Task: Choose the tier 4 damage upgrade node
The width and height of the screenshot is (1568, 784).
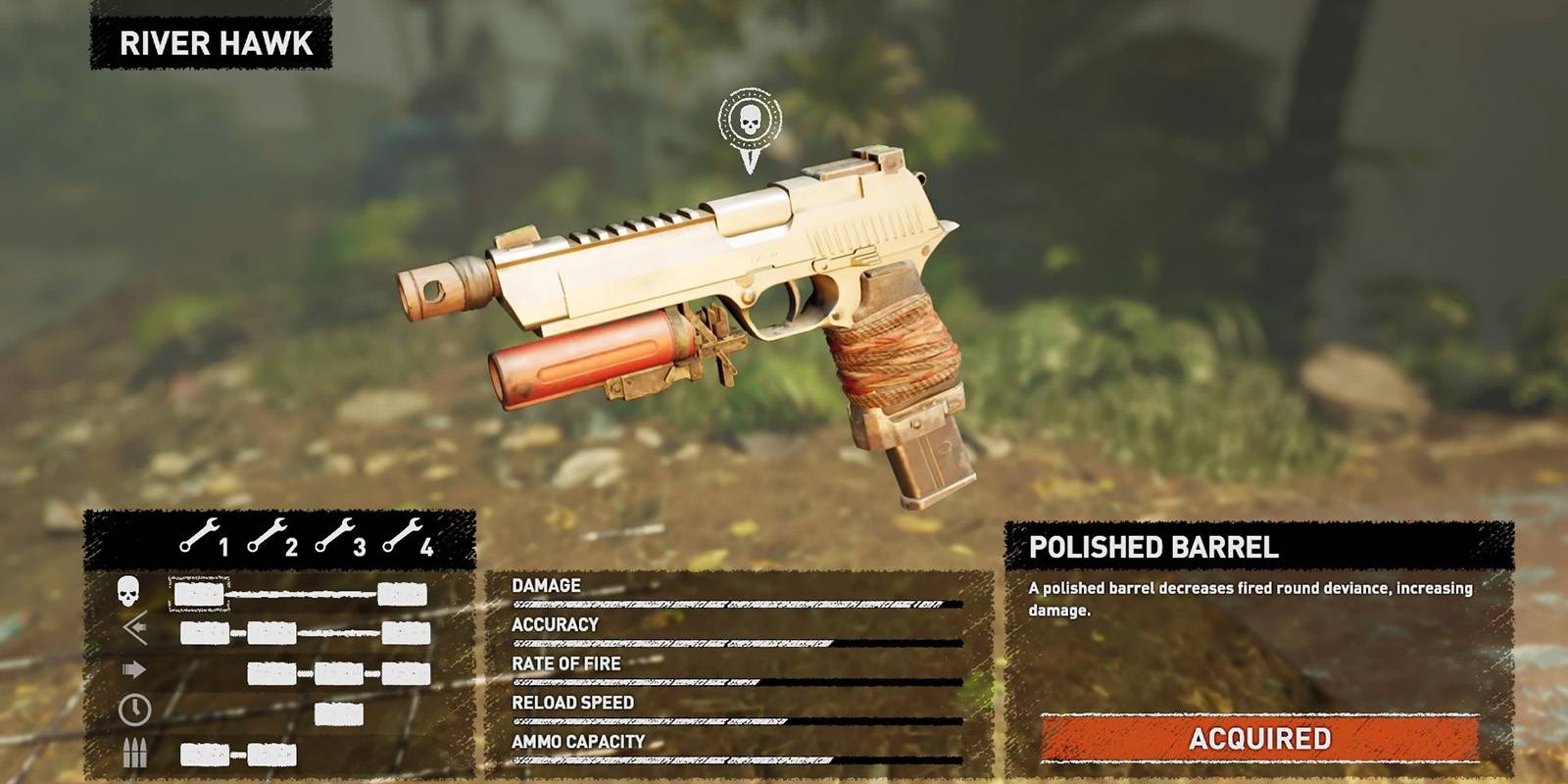Action: click(402, 594)
